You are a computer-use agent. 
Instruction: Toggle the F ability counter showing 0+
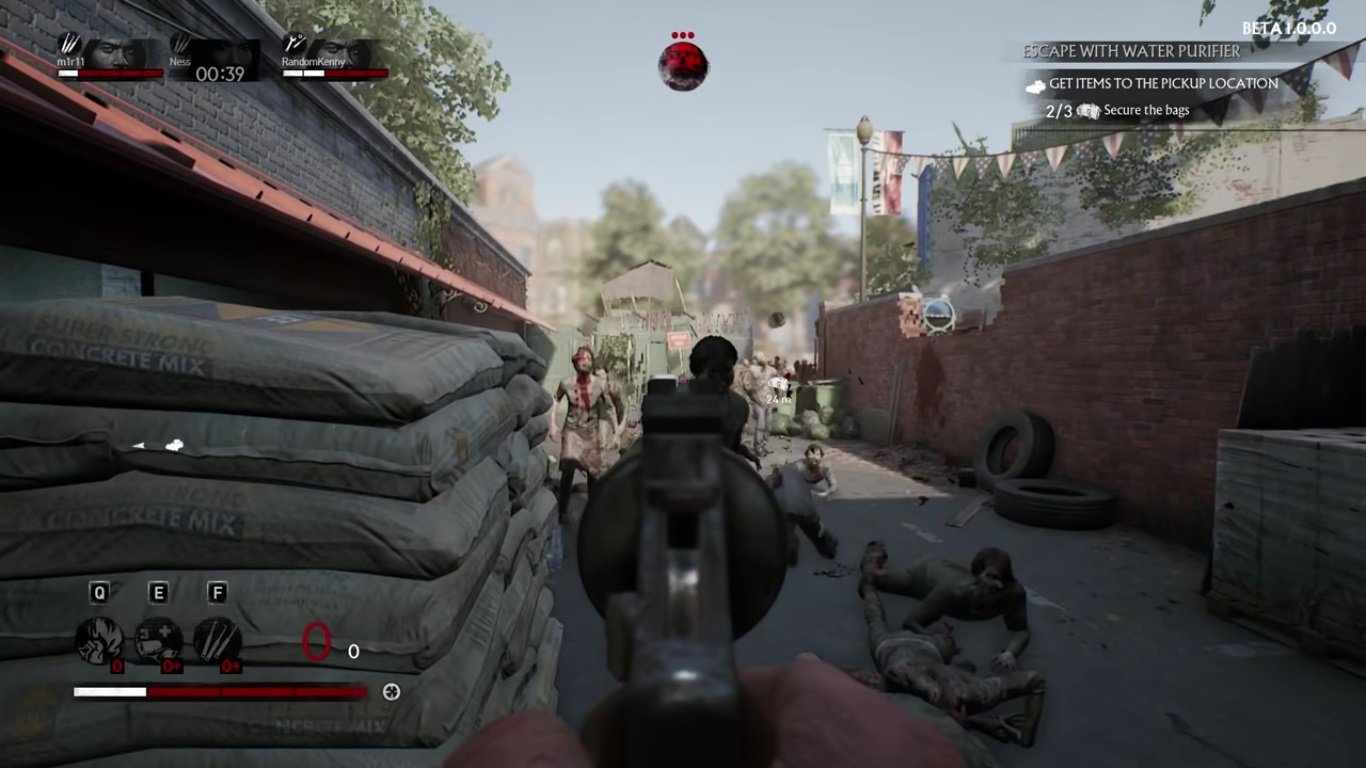coord(230,665)
